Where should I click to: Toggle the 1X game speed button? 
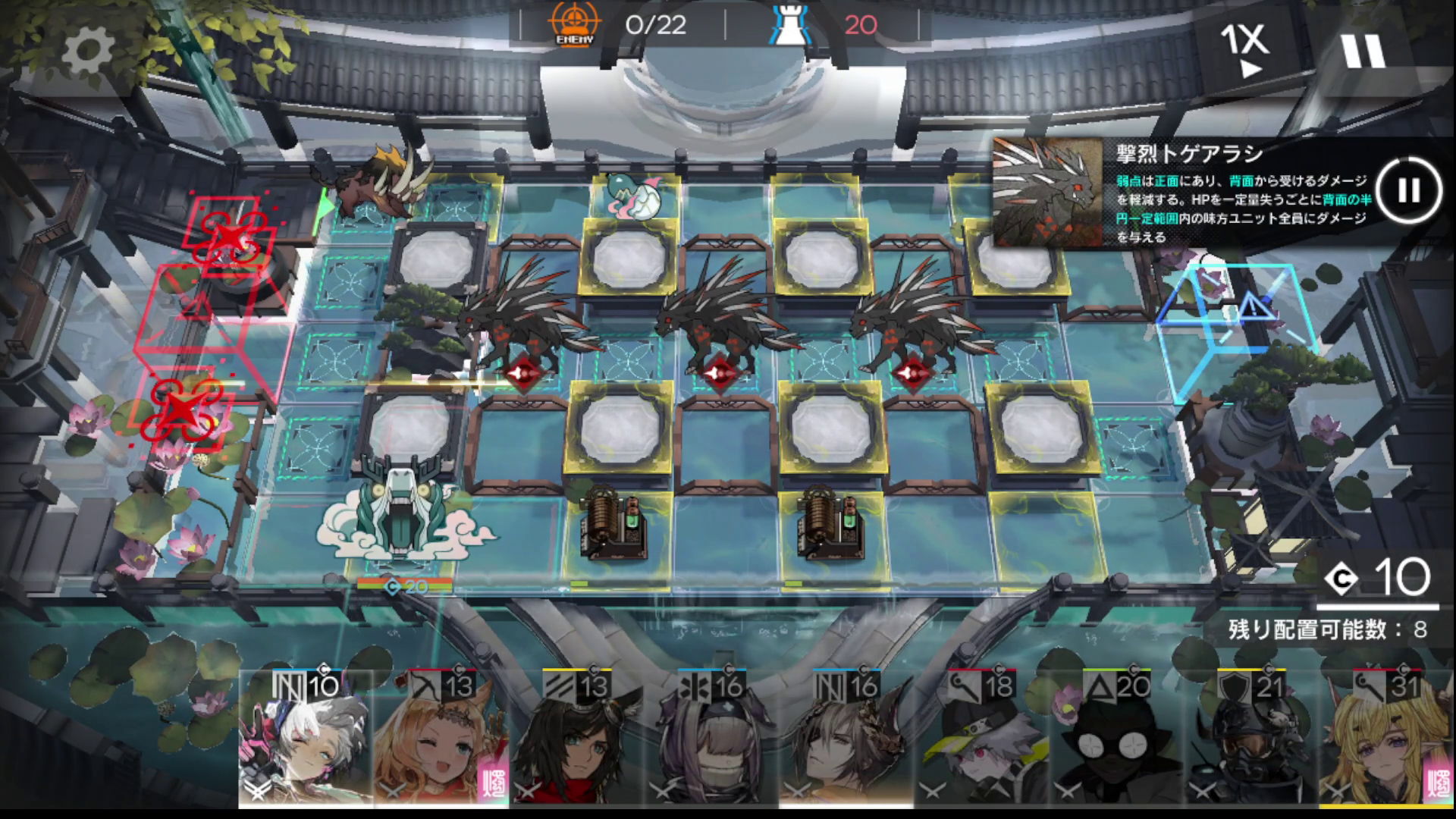point(1244,49)
